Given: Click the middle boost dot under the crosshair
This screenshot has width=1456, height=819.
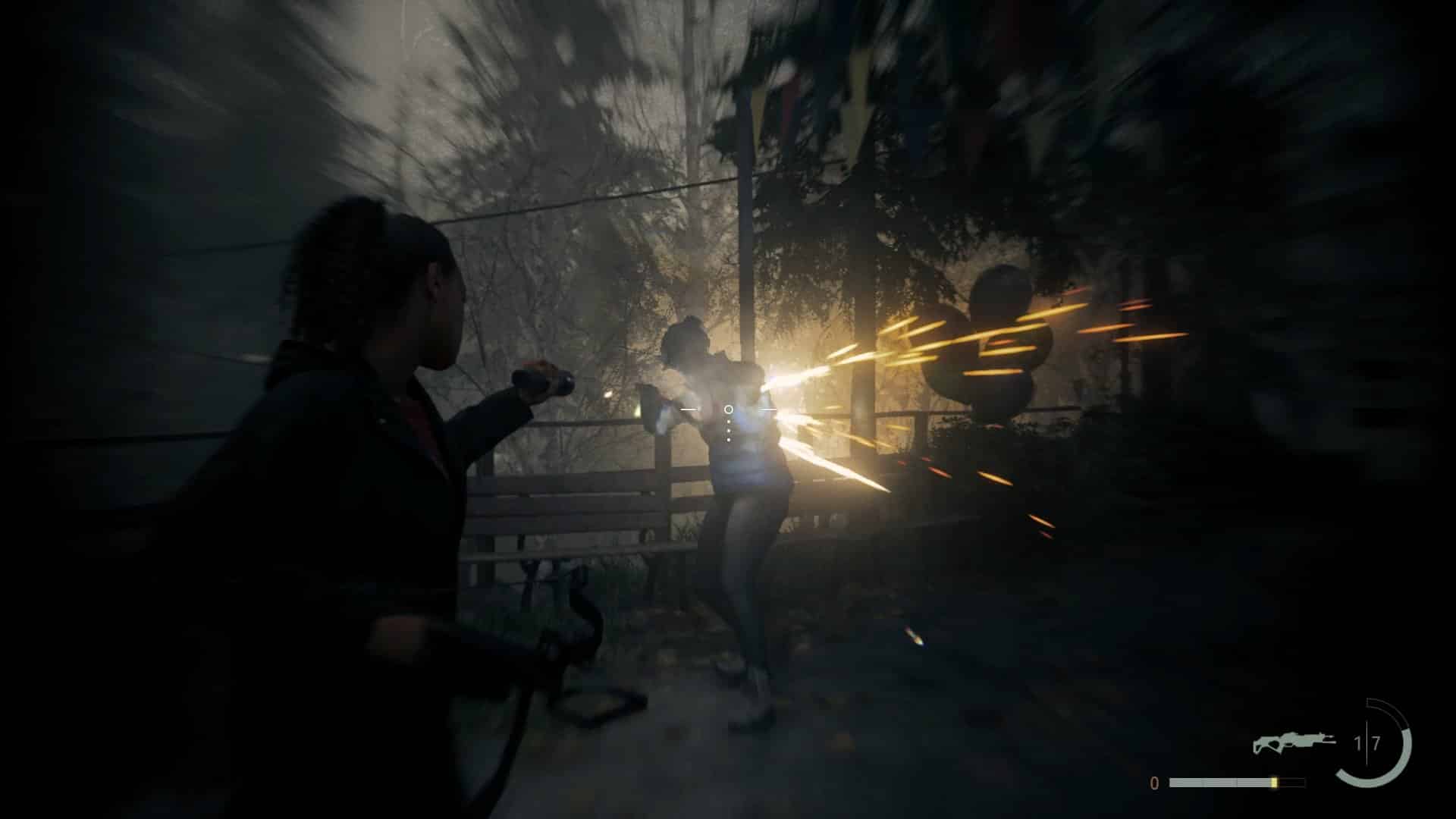Looking at the screenshot, I should tap(729, 431).
